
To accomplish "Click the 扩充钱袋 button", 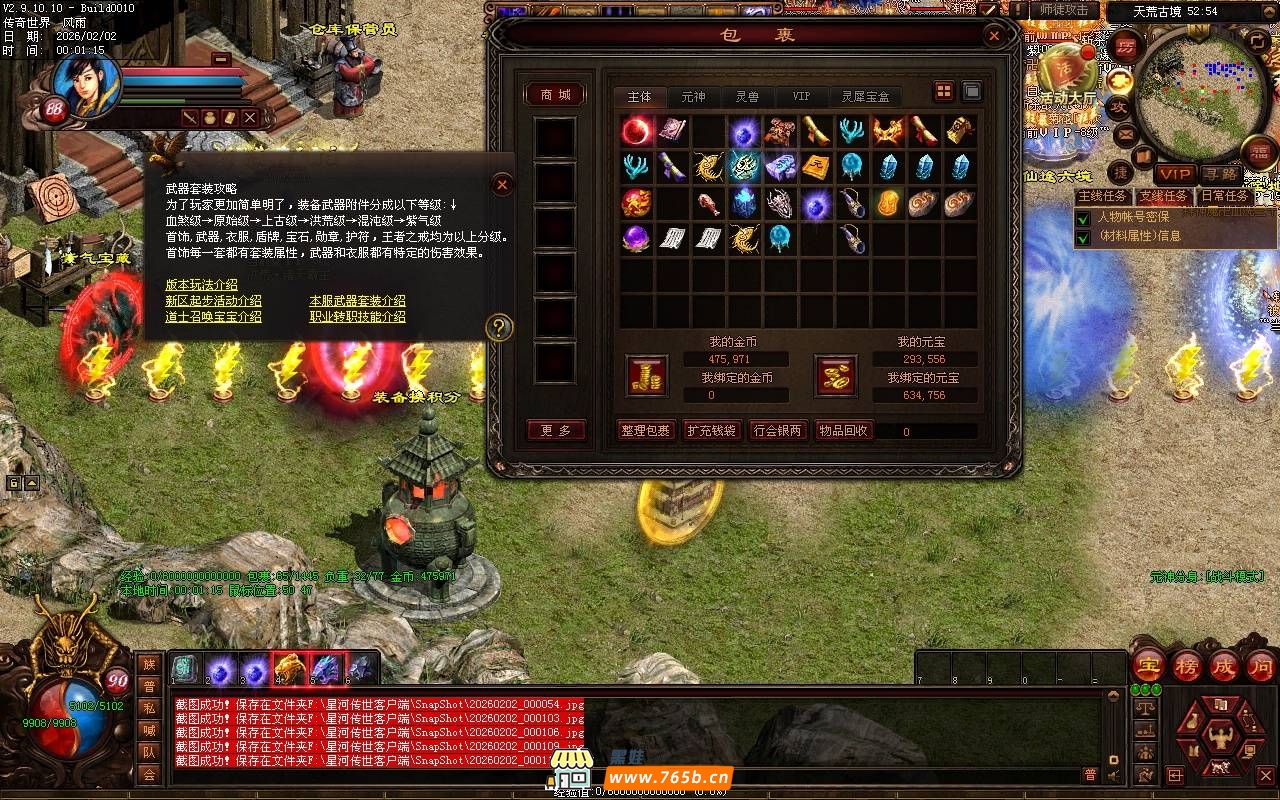I will (711, 430).
